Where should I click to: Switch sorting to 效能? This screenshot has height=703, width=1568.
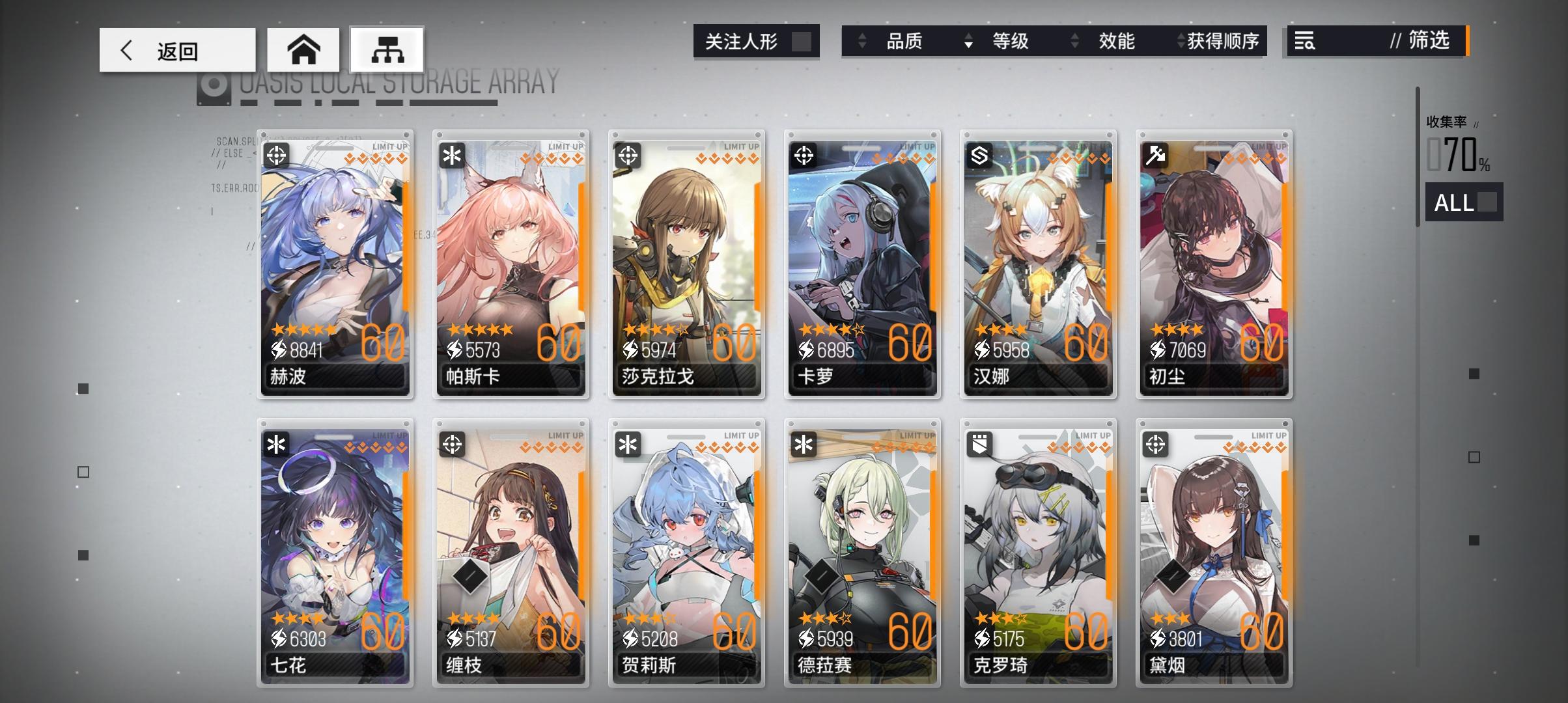pyautogui.click(x=1116, y=42)
